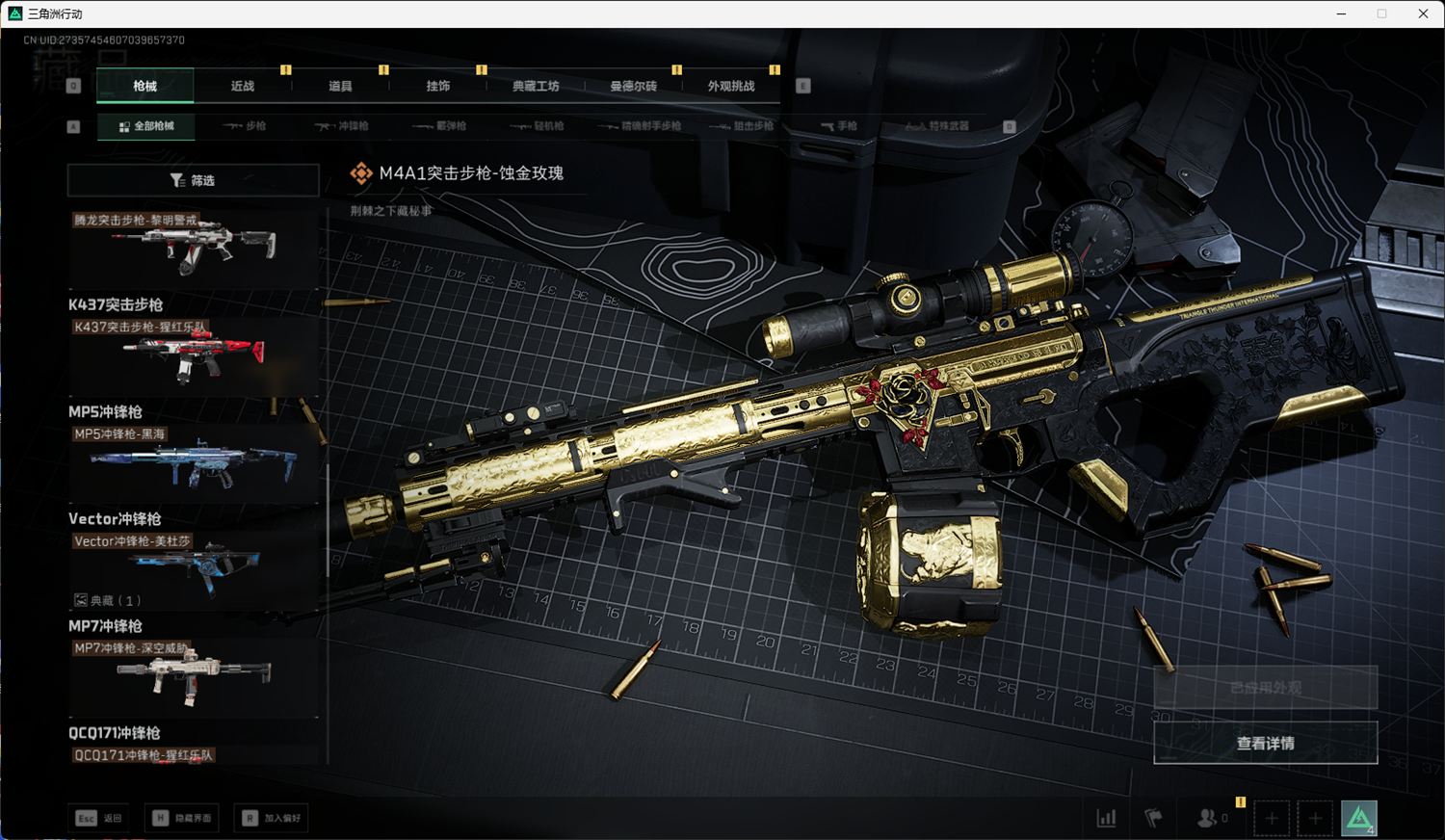Screen dimensions: 1445x840
Task: Open the bar-chart stats icon
Action: click(1107, 819)
